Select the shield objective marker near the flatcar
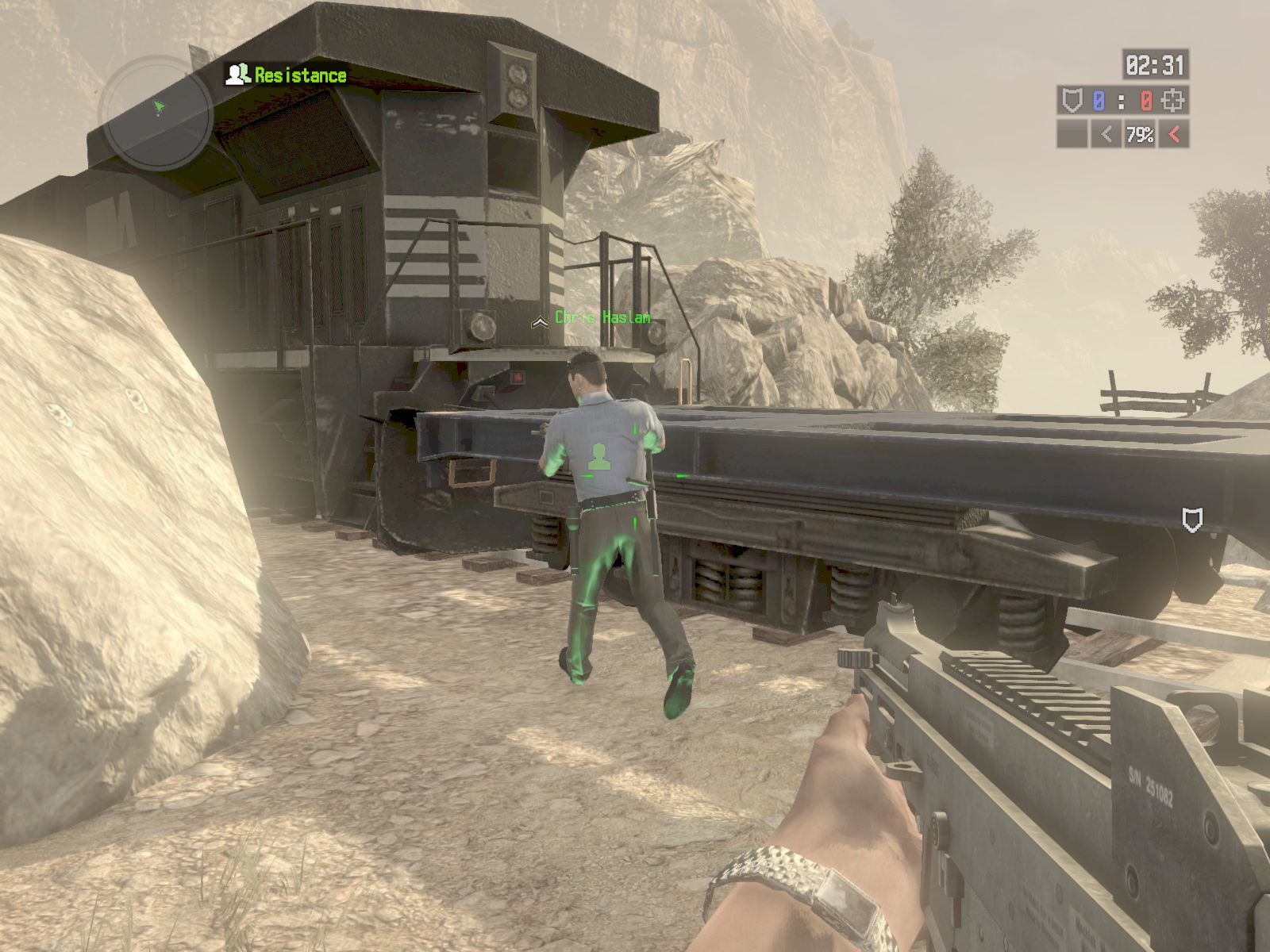Viewport: 1270px width, 952px height. [1192, 520]
